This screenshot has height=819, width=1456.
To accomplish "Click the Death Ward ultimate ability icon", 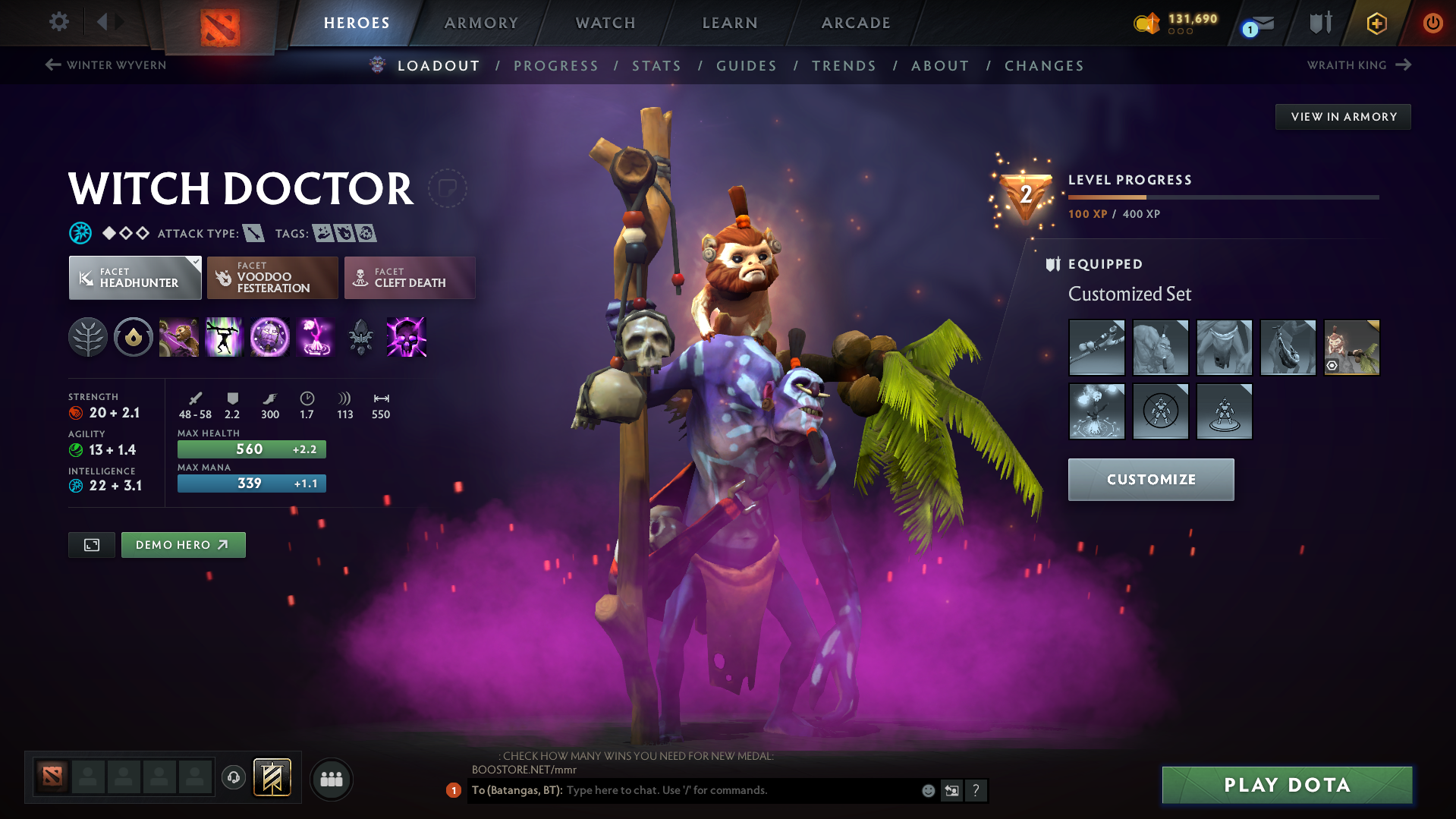I will [316, 338].
